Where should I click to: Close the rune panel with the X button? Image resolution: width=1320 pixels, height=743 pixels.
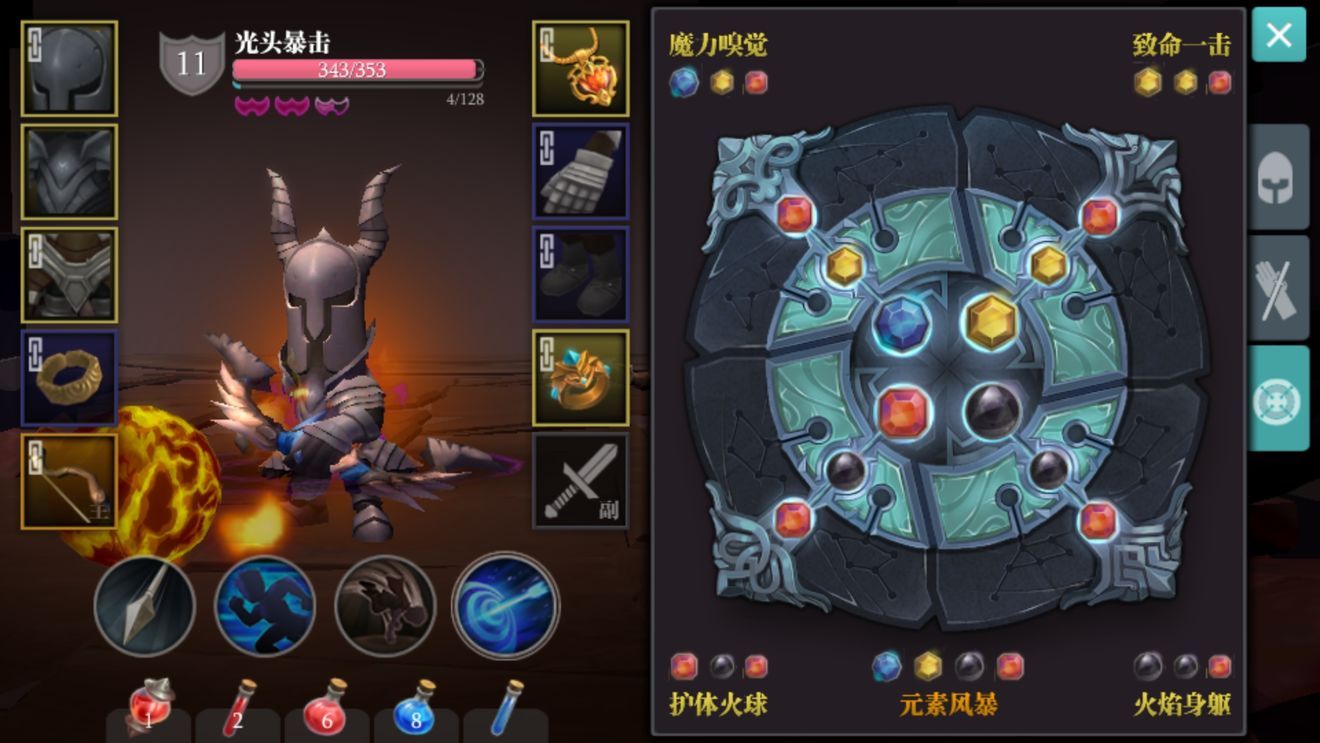(1278, 35)
